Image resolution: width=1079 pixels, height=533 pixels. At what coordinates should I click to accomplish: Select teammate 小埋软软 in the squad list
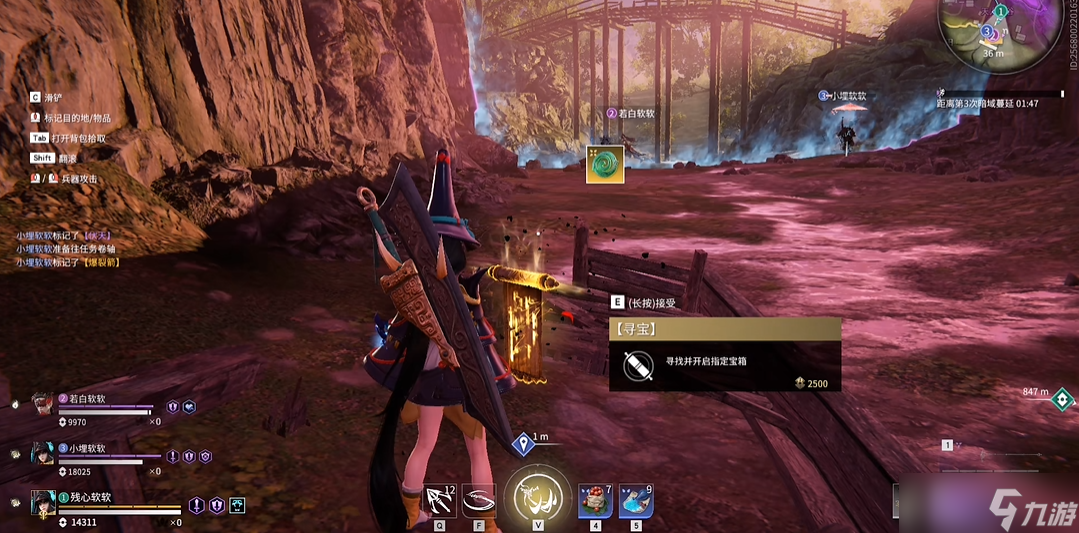click(x=44, y=454)
